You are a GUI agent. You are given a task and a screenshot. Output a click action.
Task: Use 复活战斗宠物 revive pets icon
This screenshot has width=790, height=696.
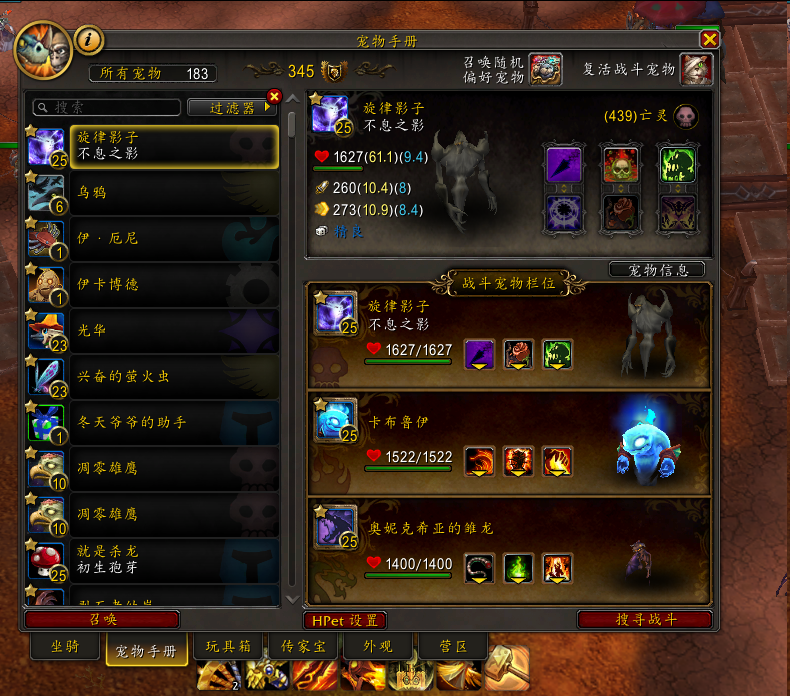coord(696,70)
